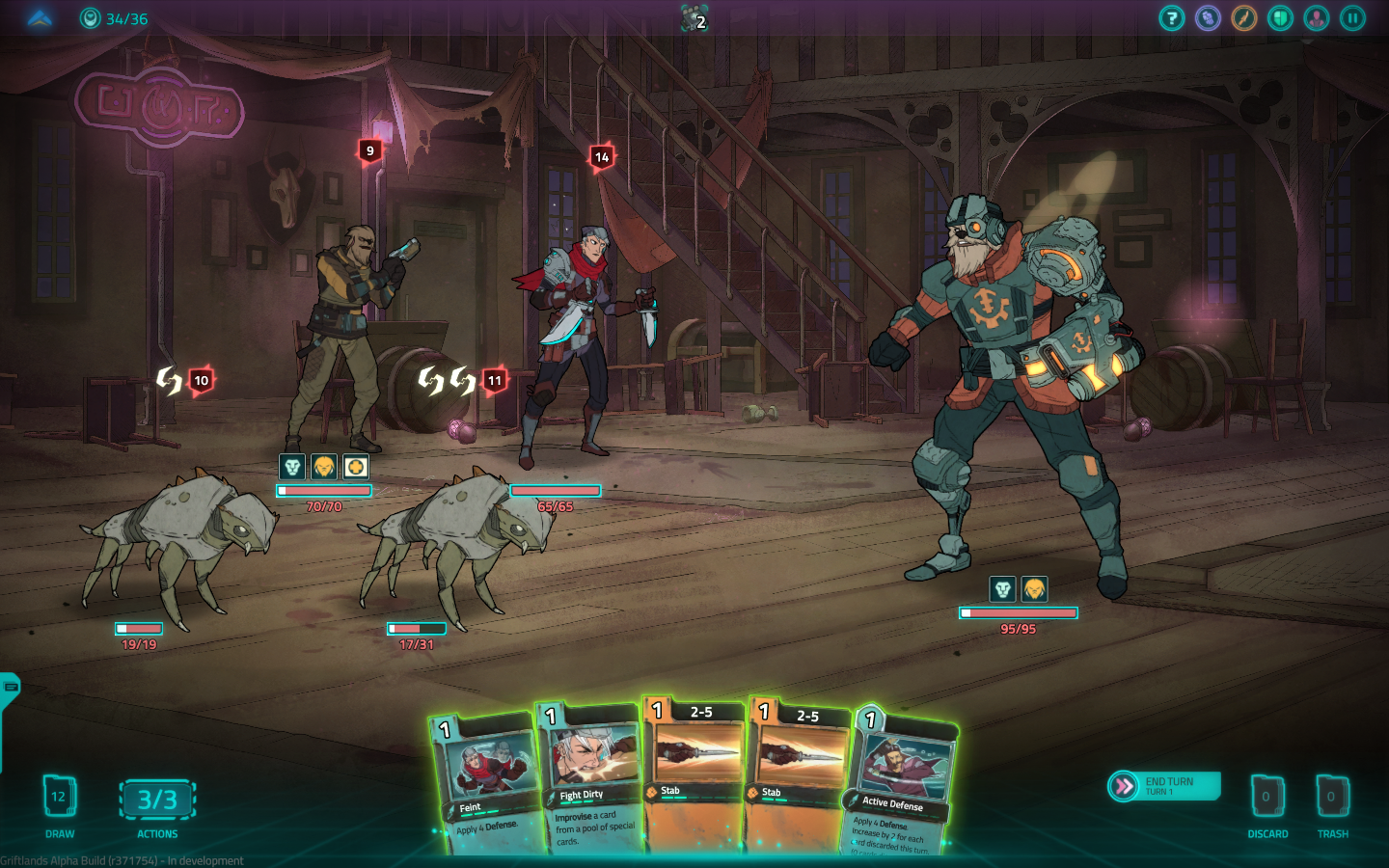This screenshot has height=868, width=1389.
Task: Open the side tab on left edge
Action: tap(10, 689)
